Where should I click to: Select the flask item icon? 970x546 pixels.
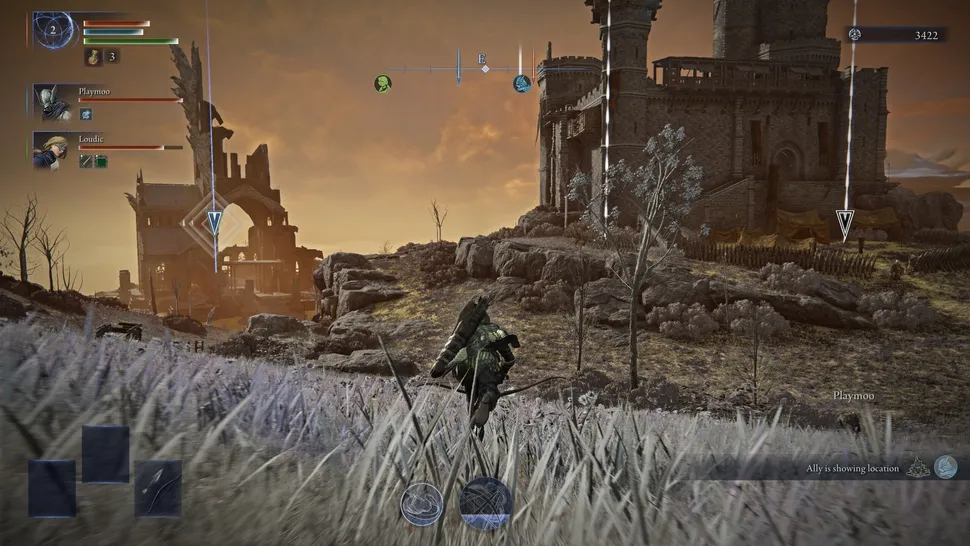pyautogui.click(x=93, y=57)
